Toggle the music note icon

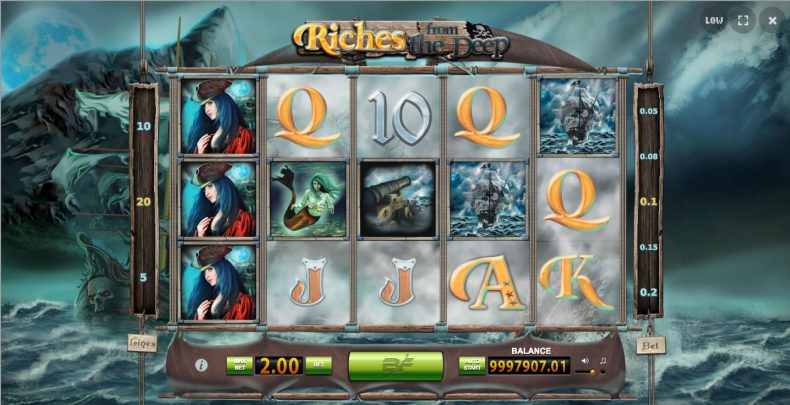coord(602,361)
